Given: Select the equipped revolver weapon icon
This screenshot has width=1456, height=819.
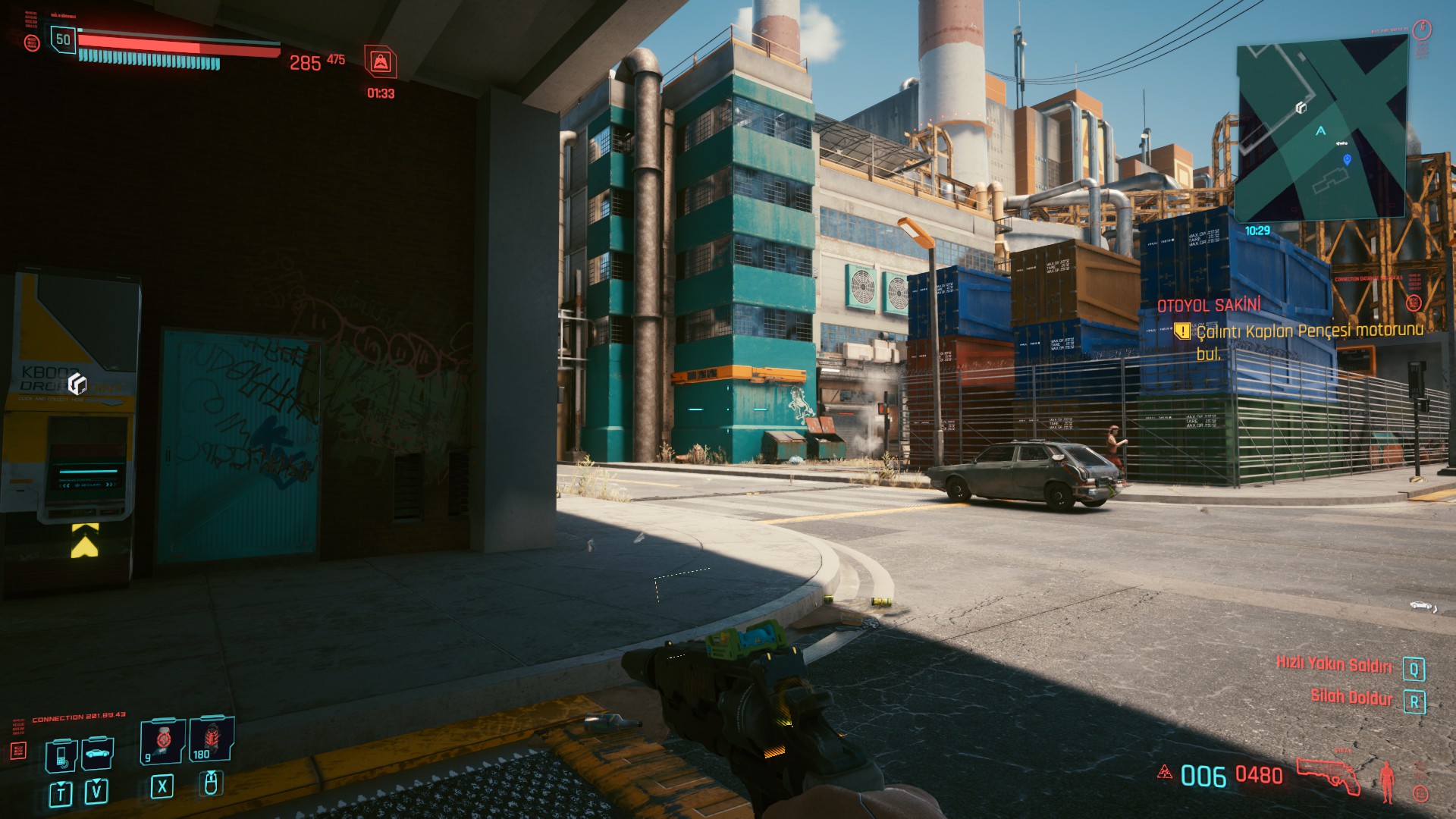Looking at the screenshot, I should pos(1329,774).
